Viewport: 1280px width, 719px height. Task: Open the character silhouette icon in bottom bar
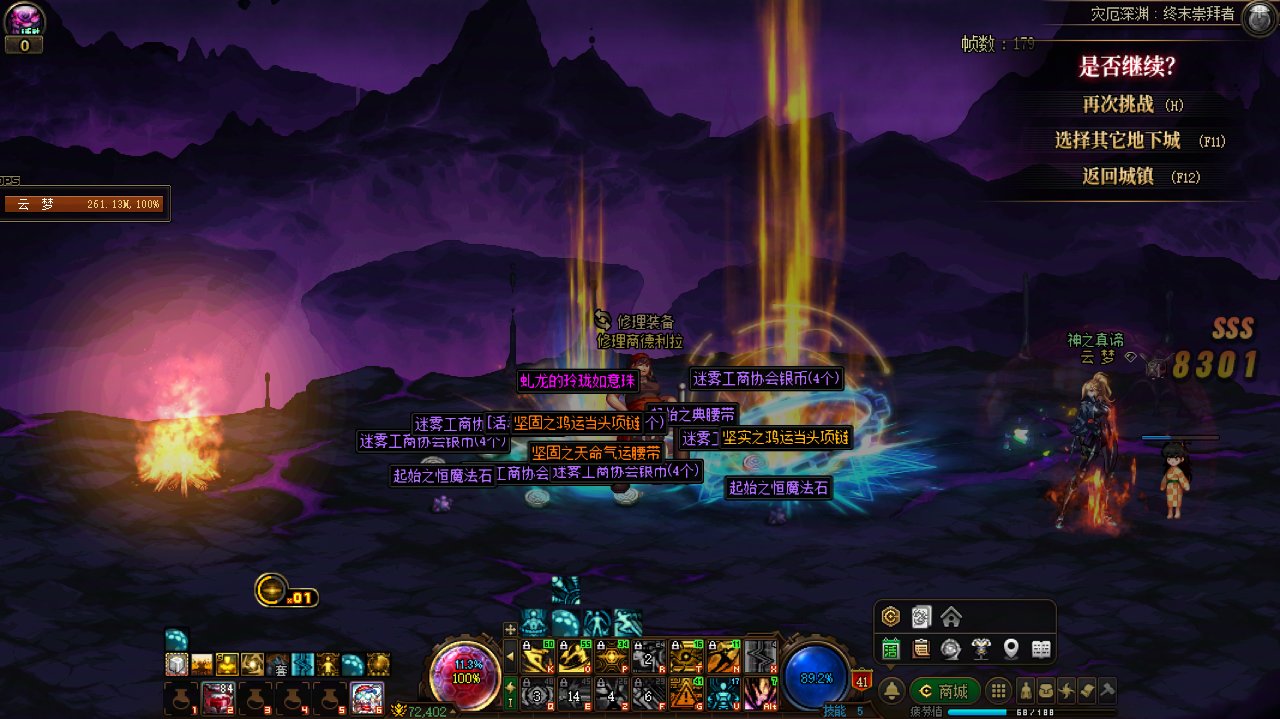tap(1026, 690)
